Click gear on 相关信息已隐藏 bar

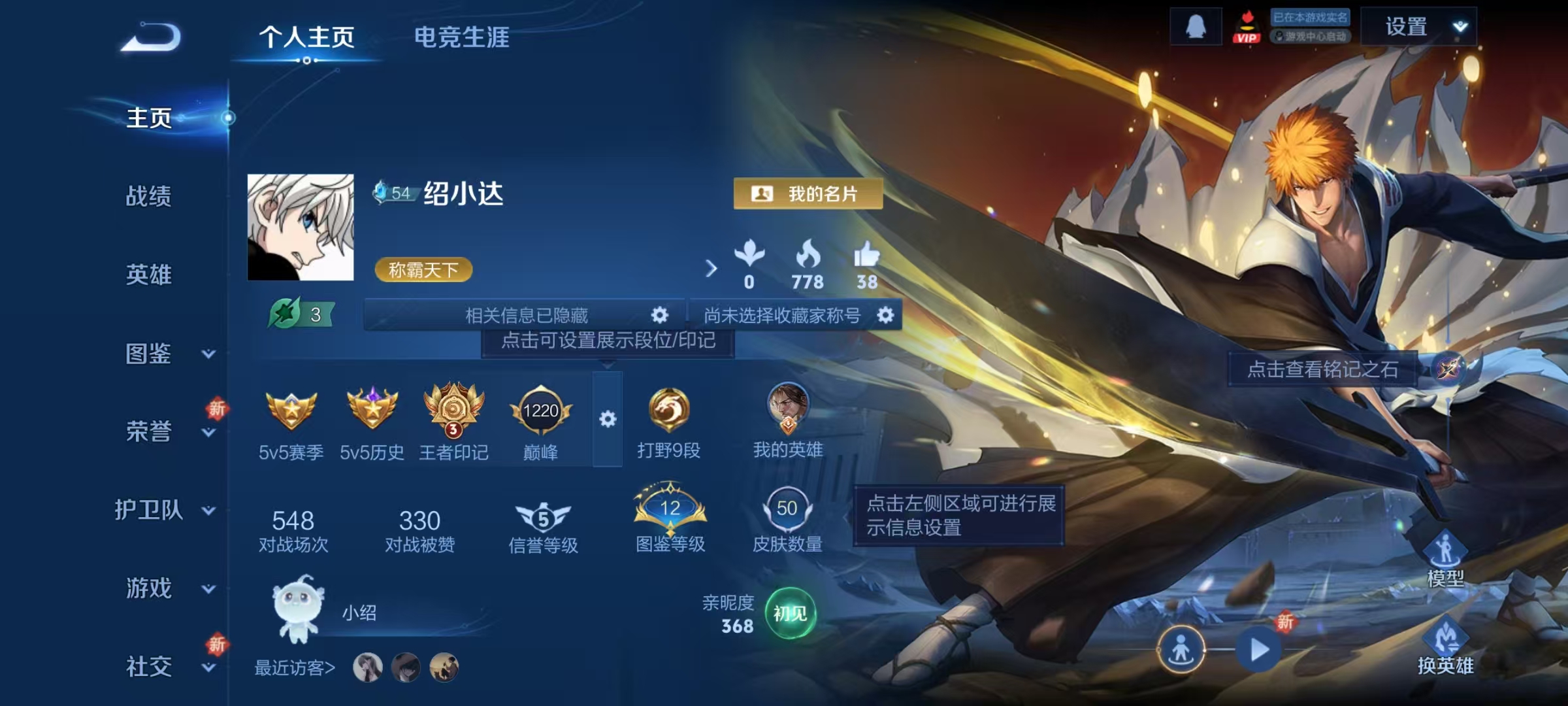tap(659, 314)
